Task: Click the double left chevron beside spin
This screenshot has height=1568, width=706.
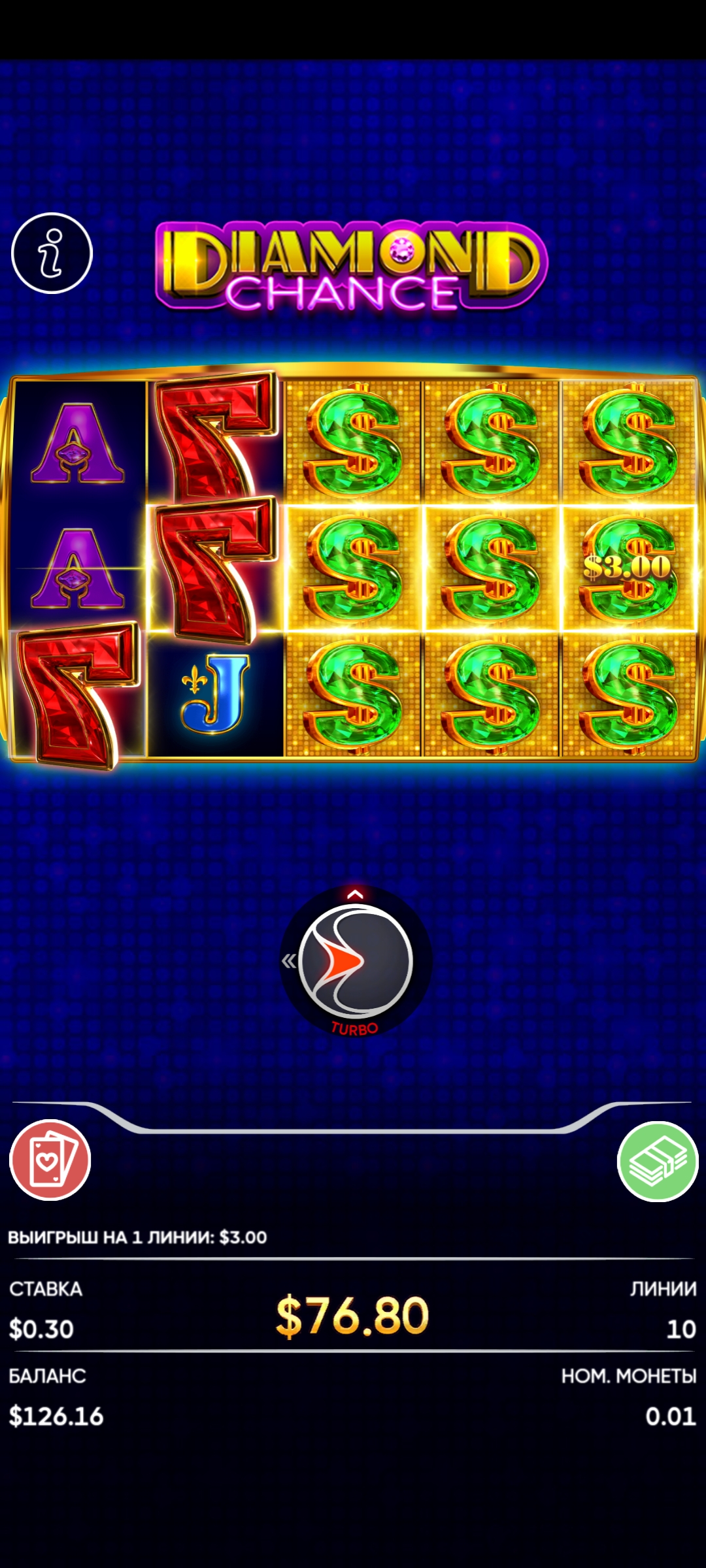Action: [288, 961]
